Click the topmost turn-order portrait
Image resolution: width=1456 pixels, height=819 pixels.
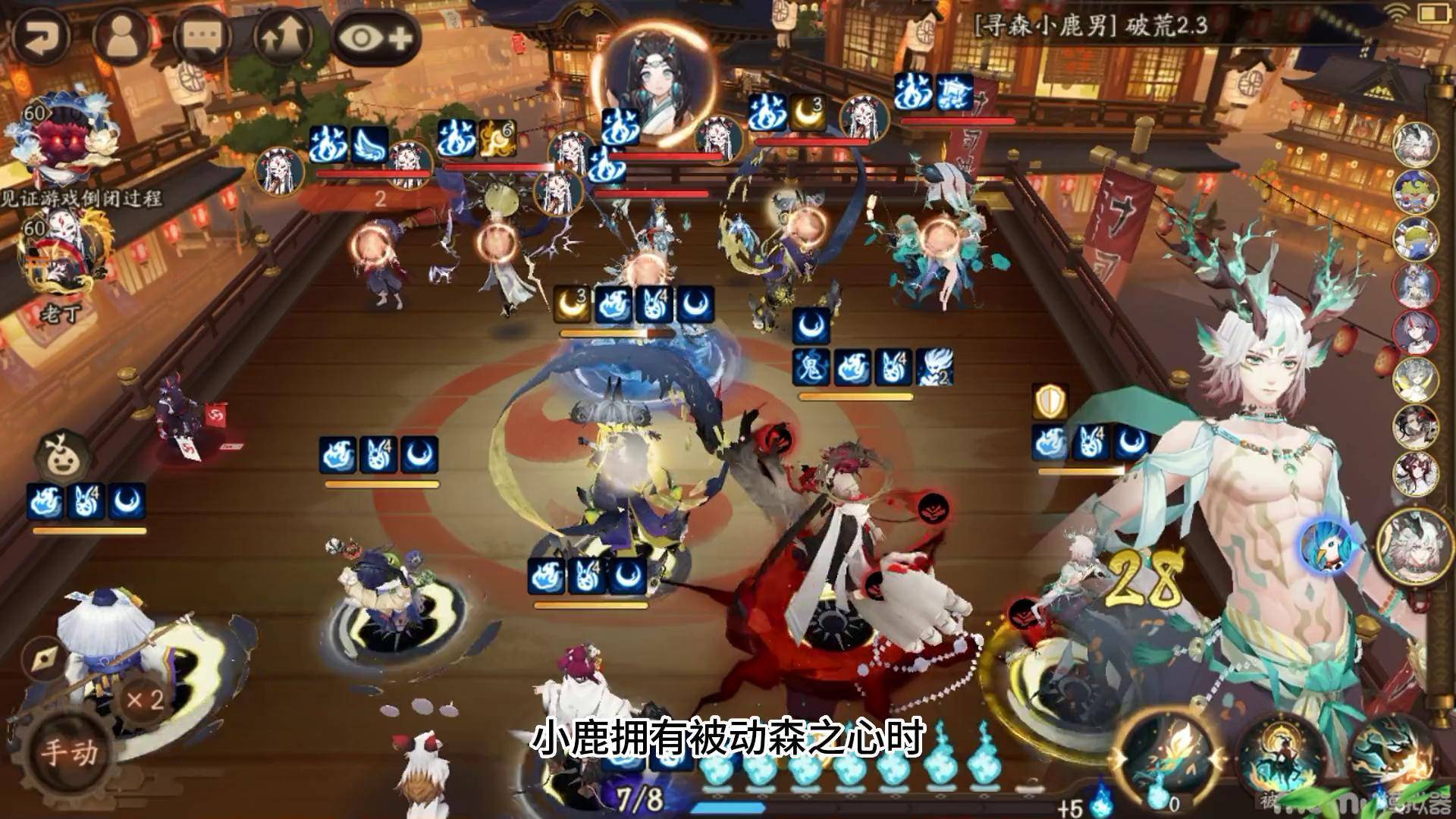1416,146
